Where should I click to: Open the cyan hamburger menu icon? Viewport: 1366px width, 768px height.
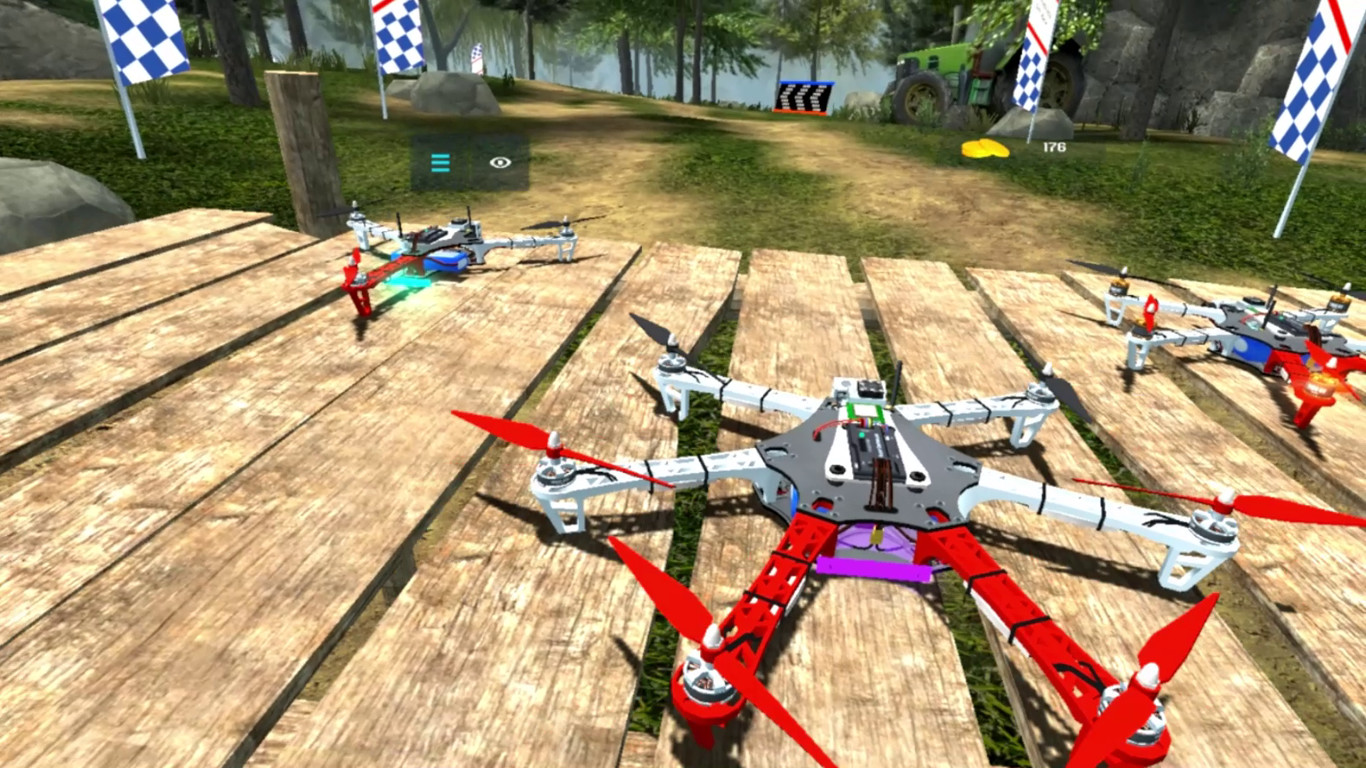[x=440, y=162]
